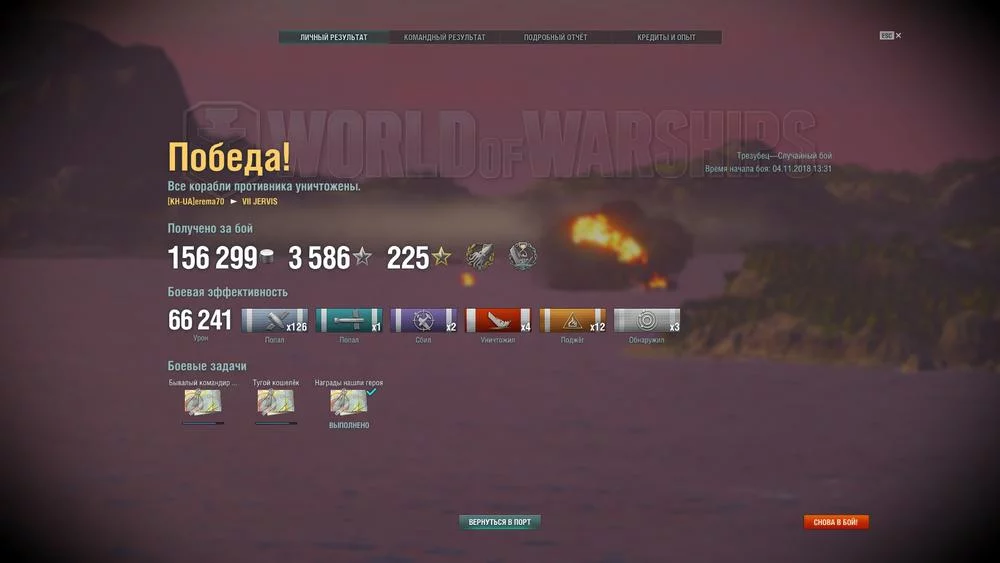1000x563 pixels.
Task: Return to port with Вернуться в порт
Action: (500, 522)
